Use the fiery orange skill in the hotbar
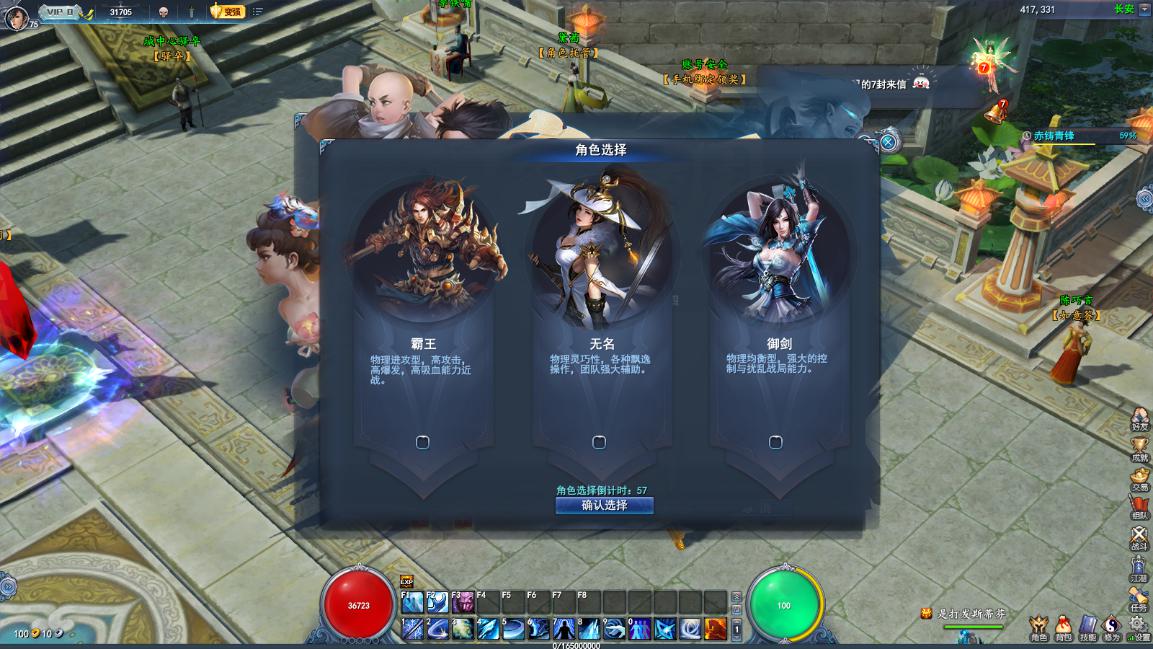This screenshot has height=649, width=1153. pyautogui.click(x=715, y=628)
